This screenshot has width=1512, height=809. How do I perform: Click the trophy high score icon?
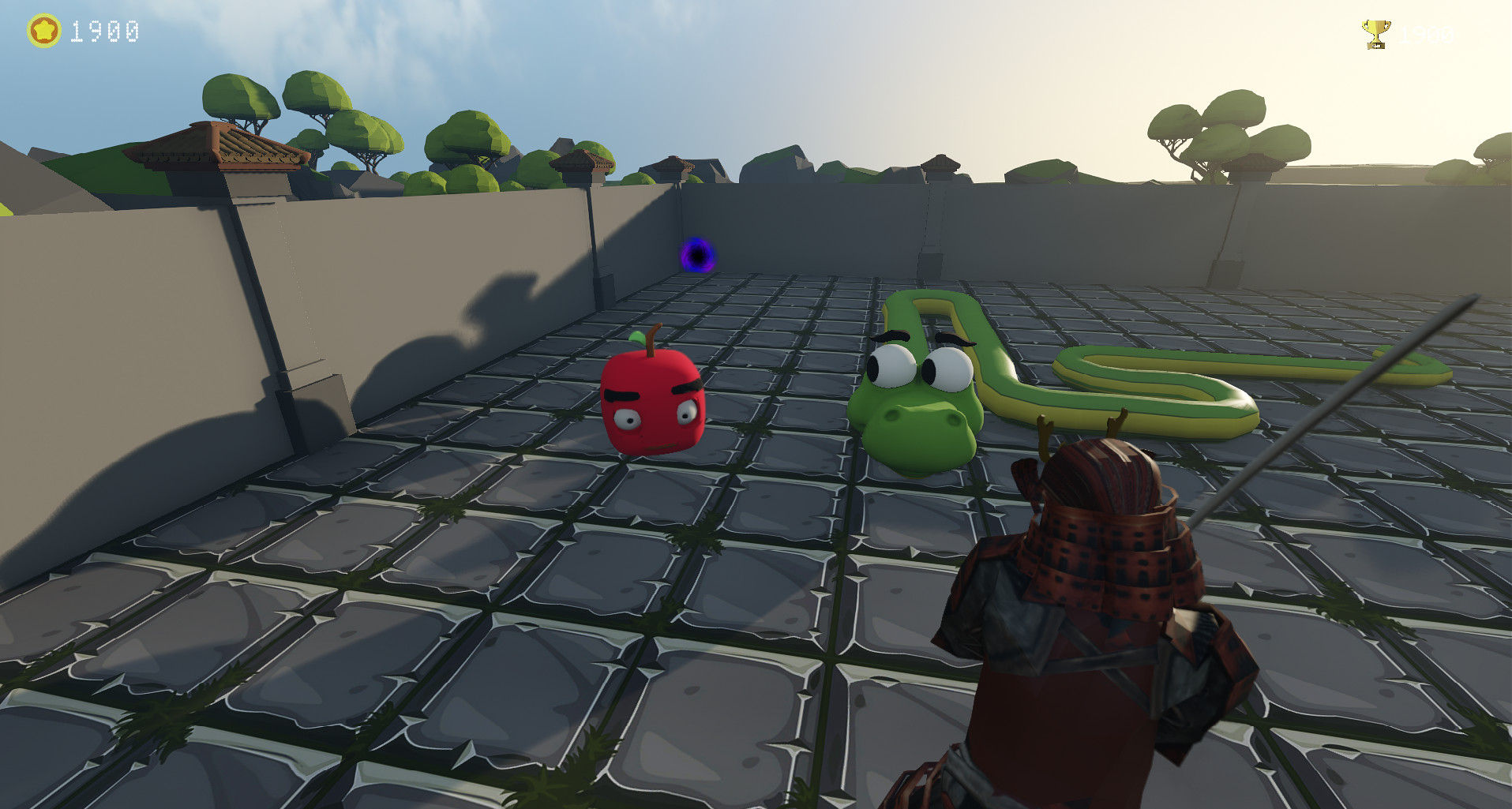click(x=1375, y=33)
